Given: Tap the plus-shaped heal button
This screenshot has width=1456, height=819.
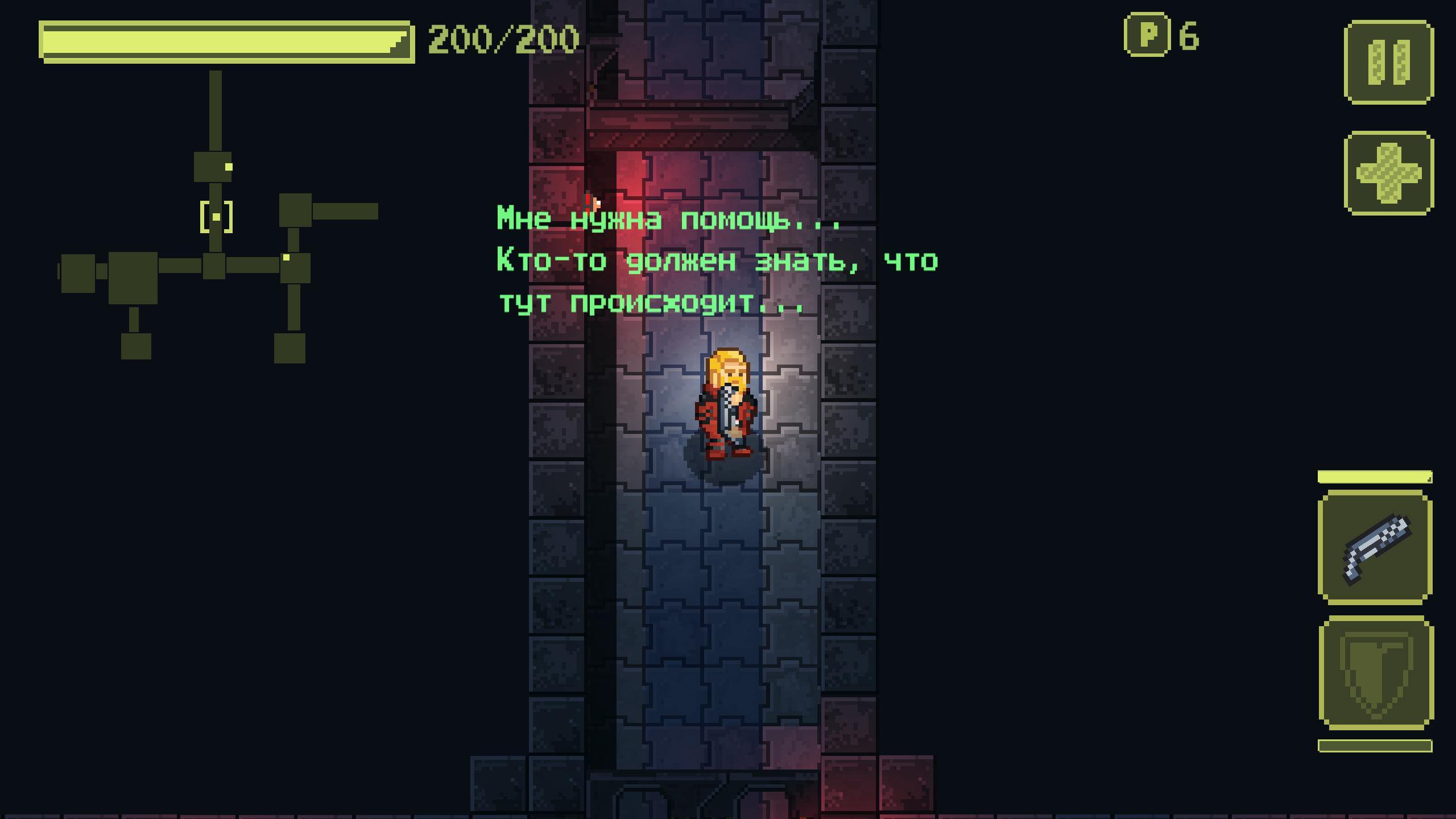Looking at the screenshot, I should point(1388,173).
